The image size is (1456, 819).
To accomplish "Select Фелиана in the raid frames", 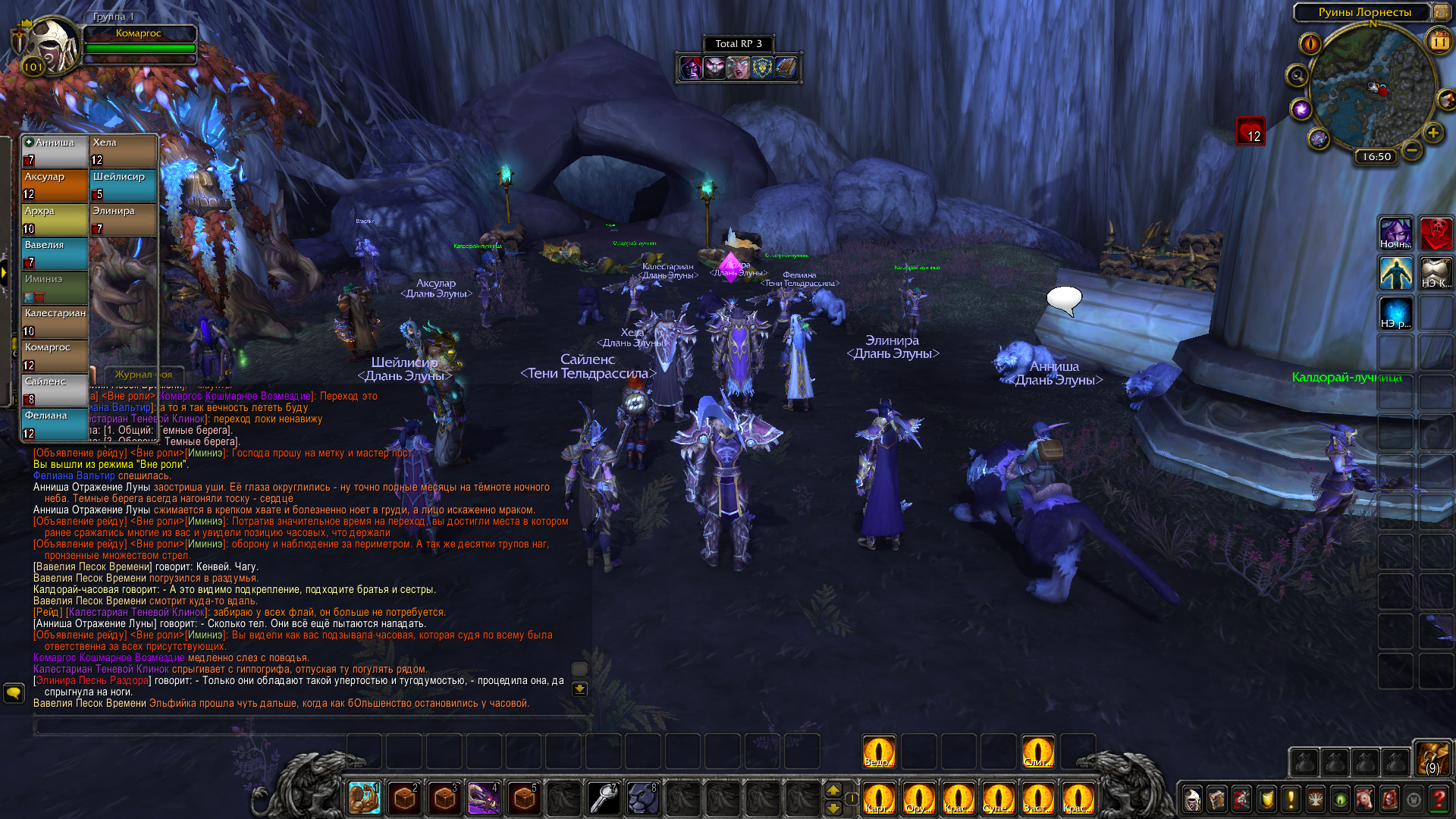I will (55, 425).
